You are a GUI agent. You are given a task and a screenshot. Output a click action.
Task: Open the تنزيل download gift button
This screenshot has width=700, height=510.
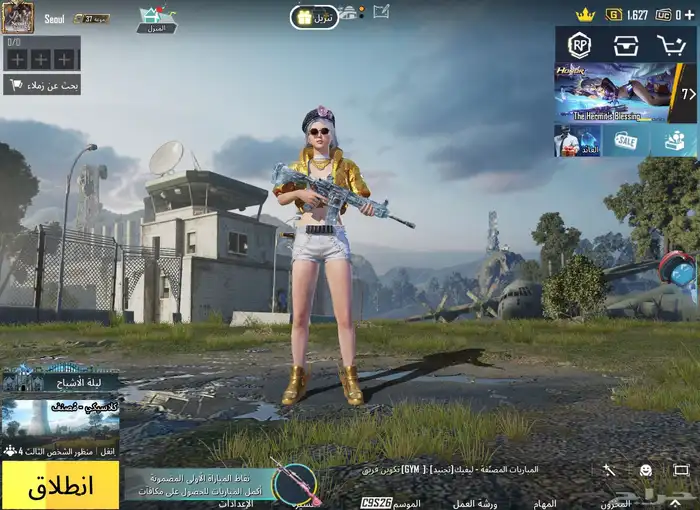point(315,17)
